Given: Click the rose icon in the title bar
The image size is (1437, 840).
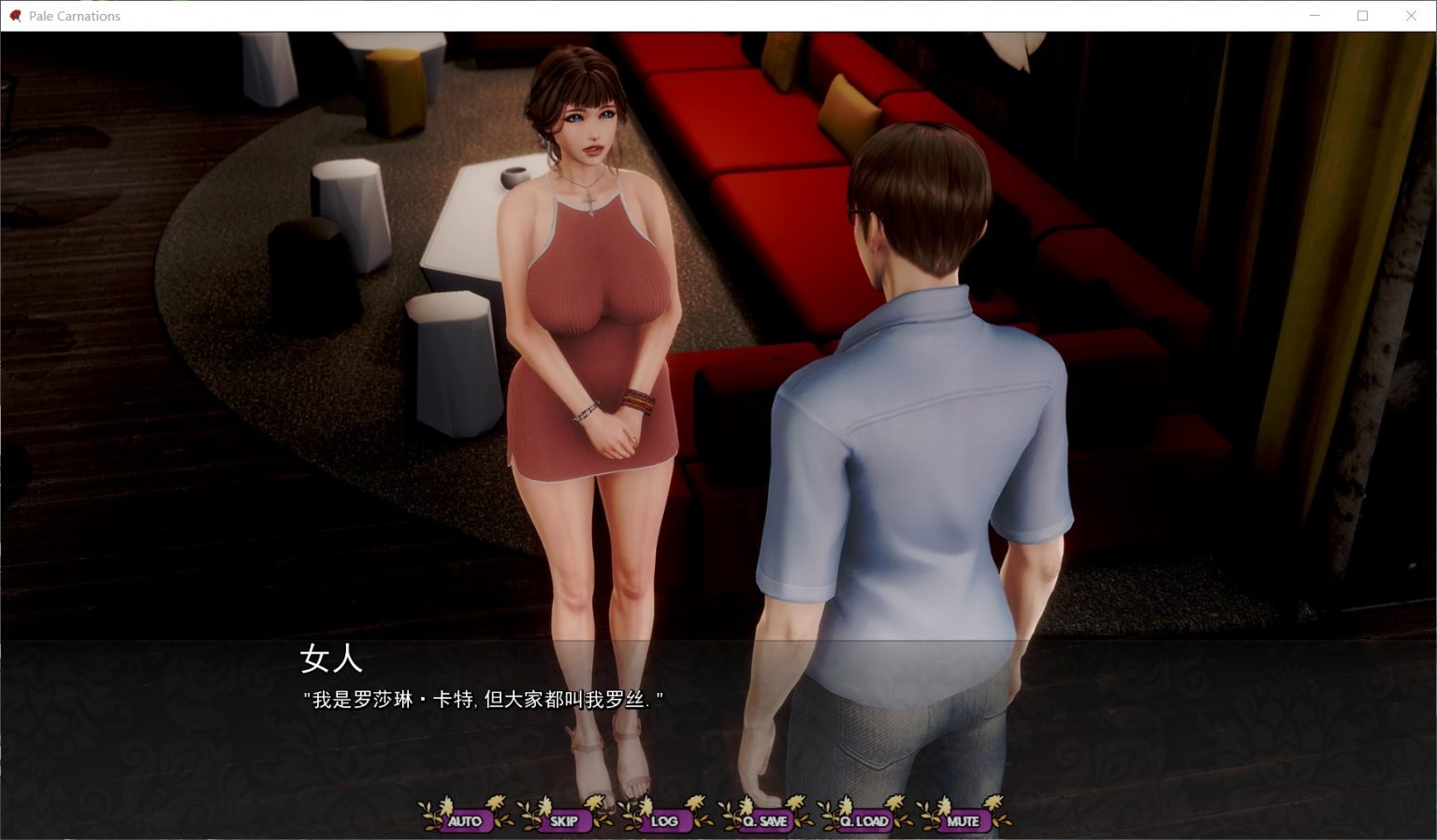Looking at the screenshot, I should pos(13,15).
